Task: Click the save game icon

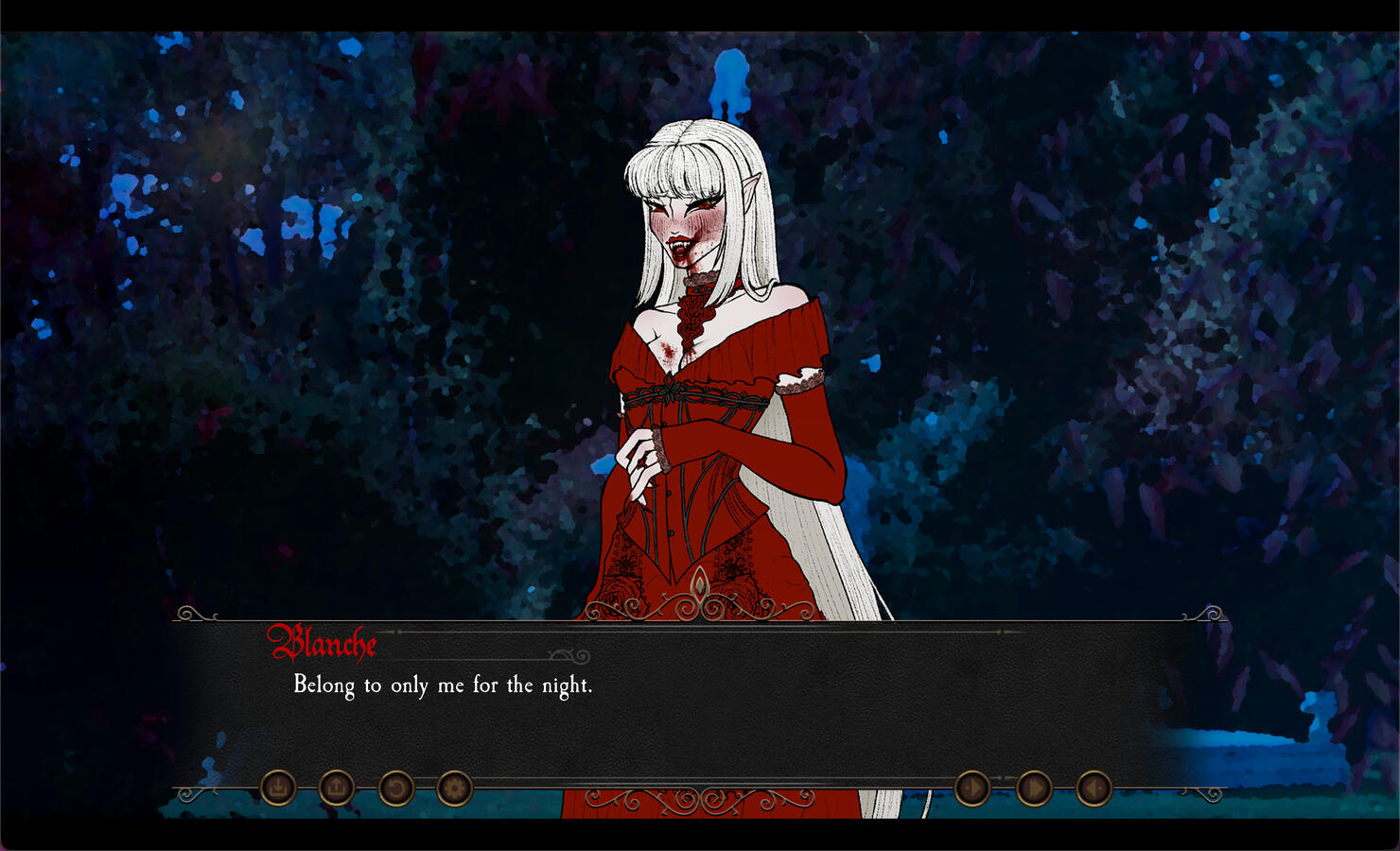Action: click(278, 786)
